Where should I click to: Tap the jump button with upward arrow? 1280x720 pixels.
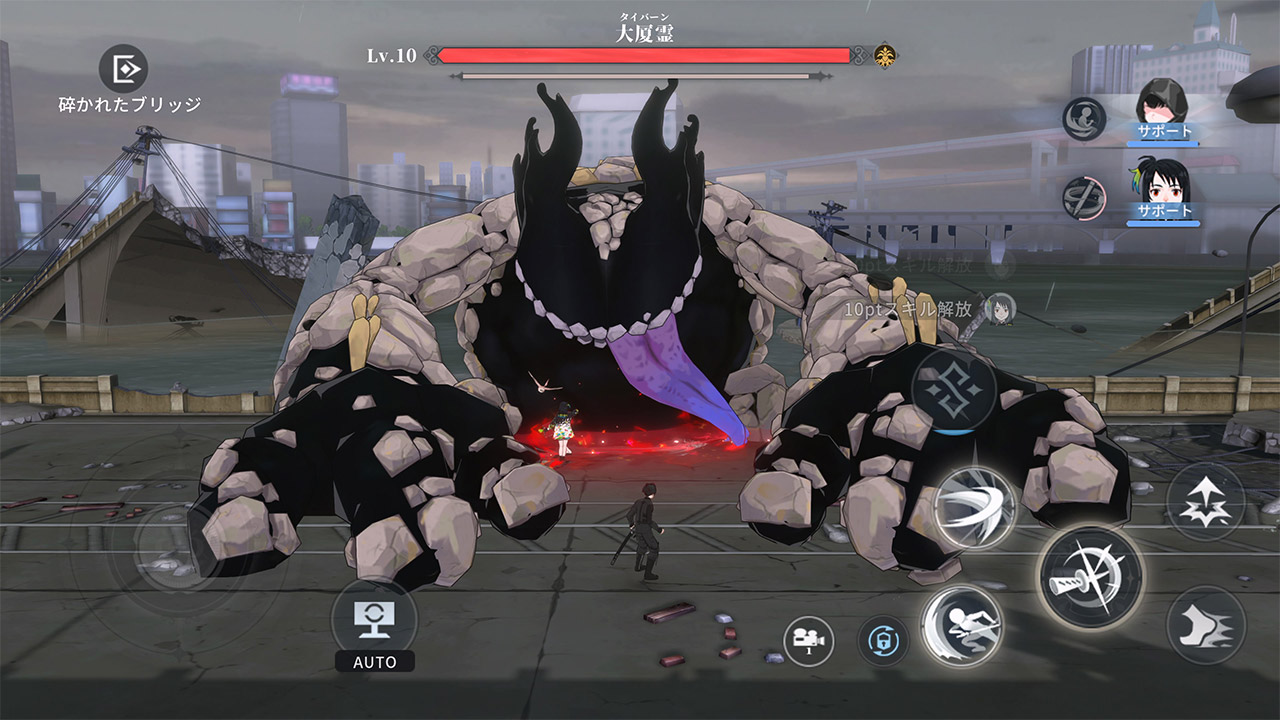[x=1205, y=501]
